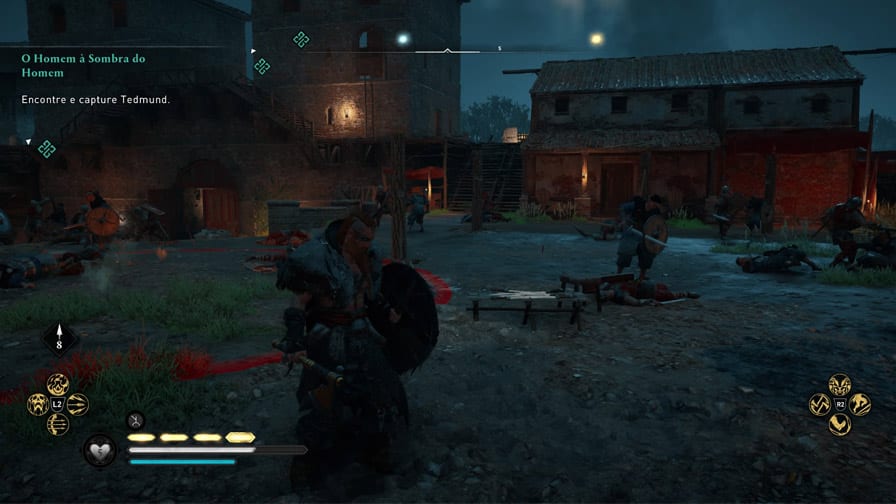The image size is (896, 504).
Task: Select the bow with arrows ability
Action: tap(58, 424)
